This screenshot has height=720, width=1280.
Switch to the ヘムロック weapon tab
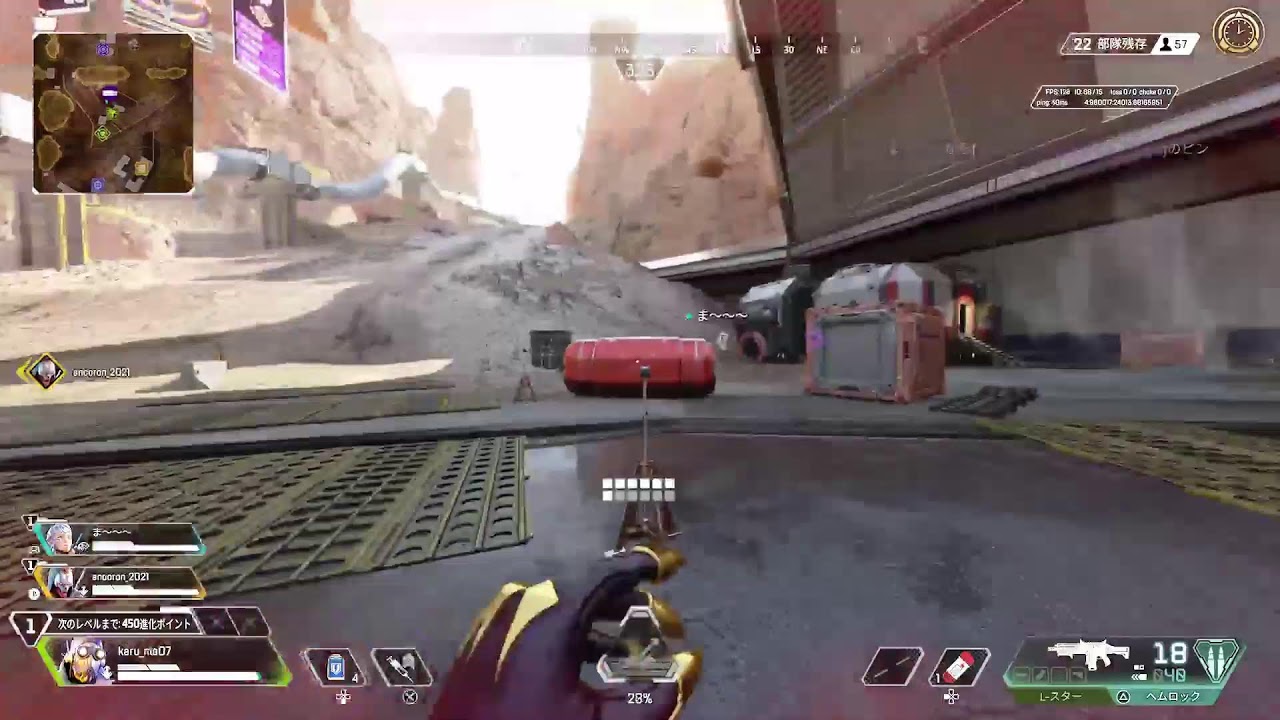click(1172, 697)
